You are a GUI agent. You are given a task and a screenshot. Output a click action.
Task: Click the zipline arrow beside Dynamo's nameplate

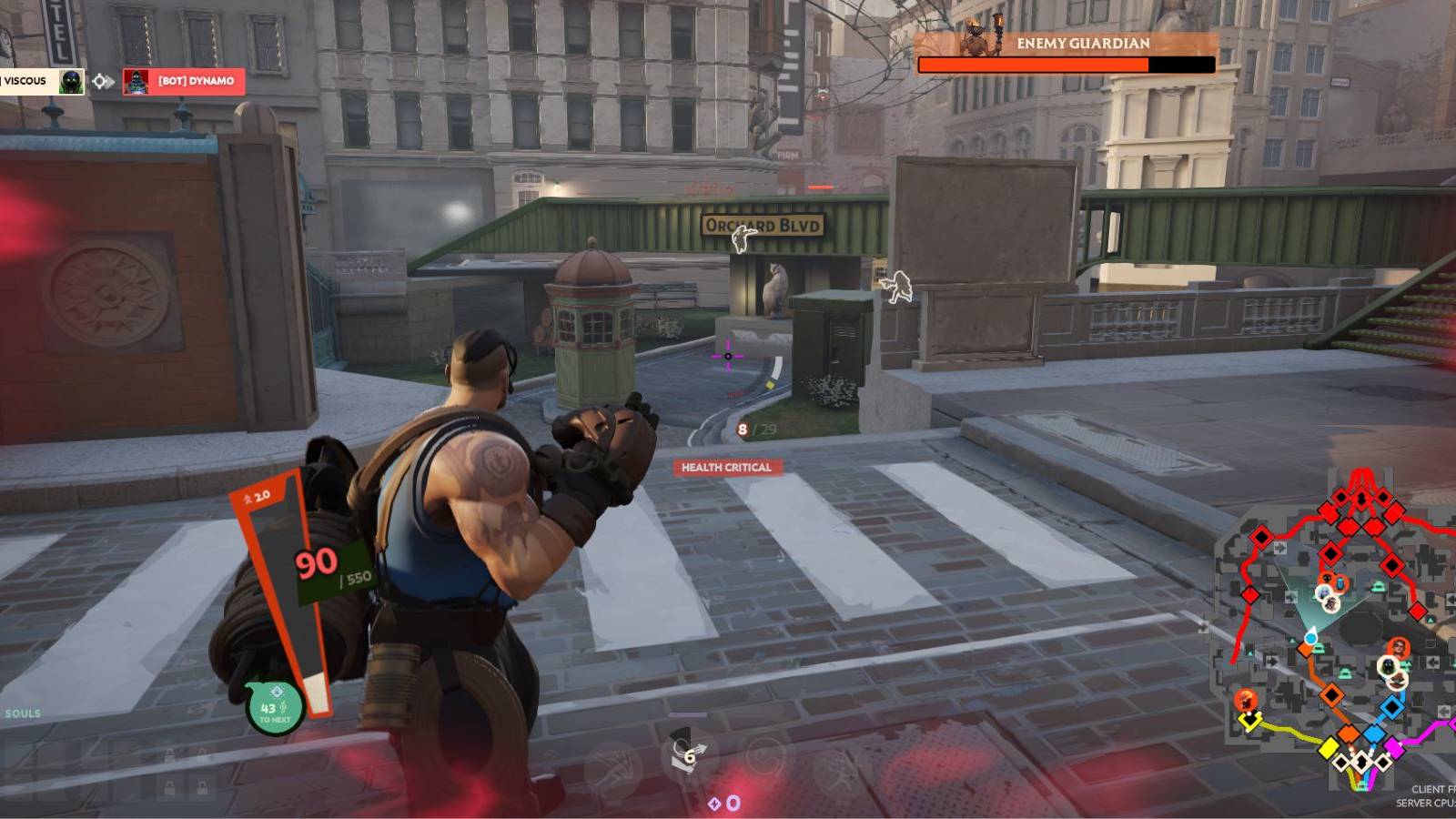click(x=111, y=81)
